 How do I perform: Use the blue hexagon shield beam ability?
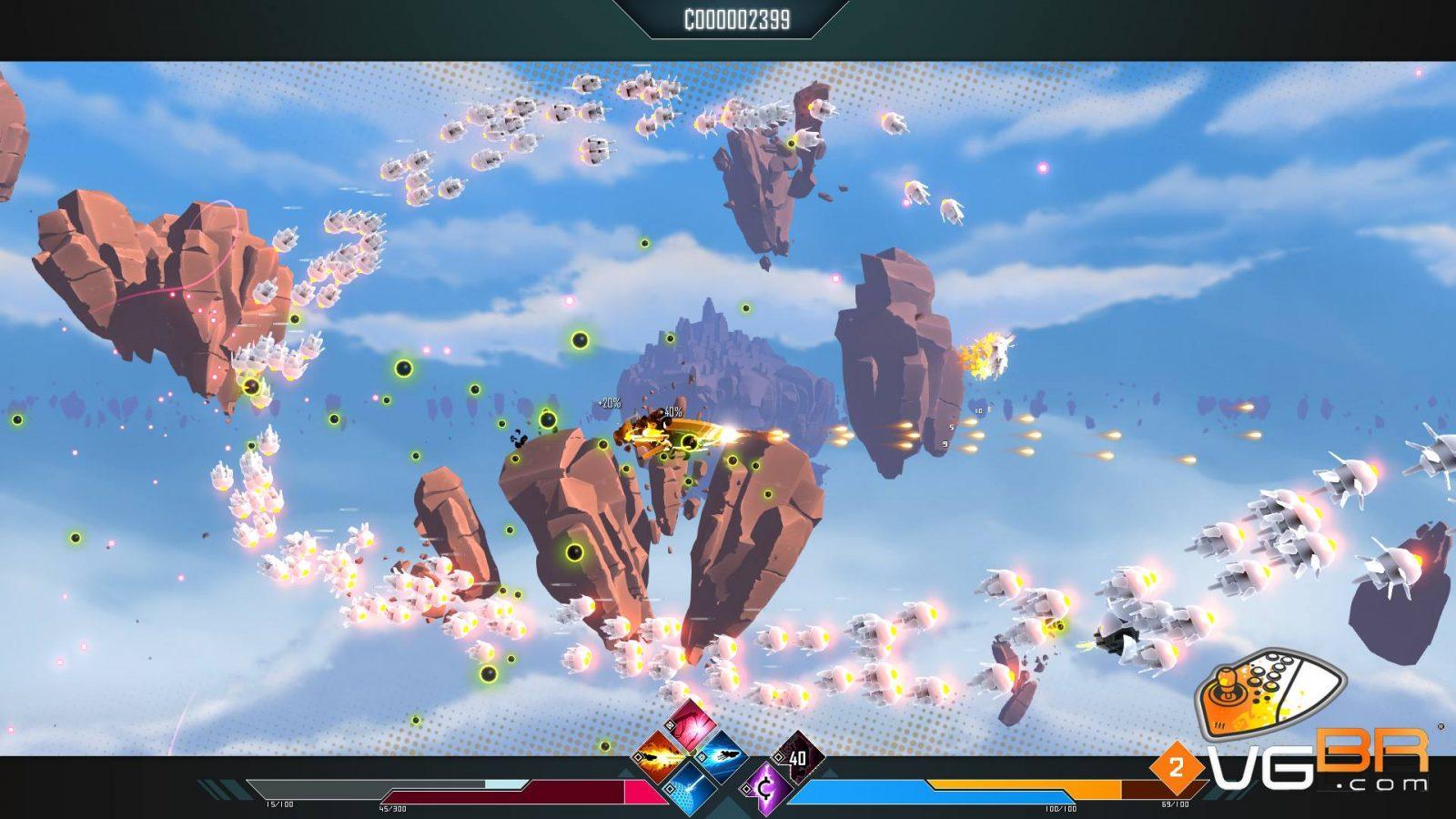pyautogui.click(x=692, y=785)
